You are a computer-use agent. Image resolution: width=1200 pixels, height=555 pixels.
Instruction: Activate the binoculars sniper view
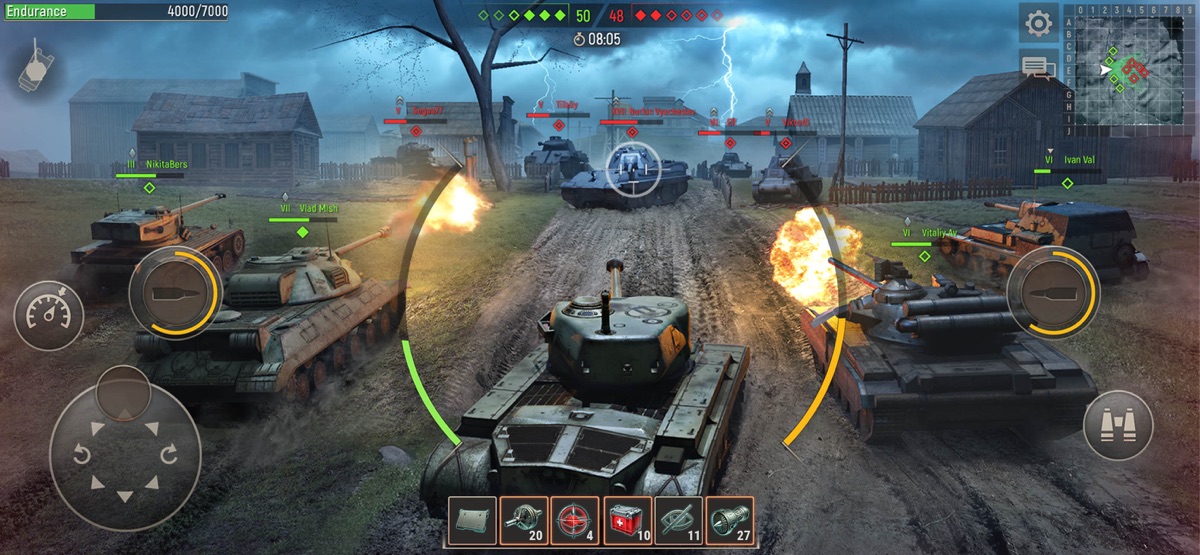click(1118, 425)
